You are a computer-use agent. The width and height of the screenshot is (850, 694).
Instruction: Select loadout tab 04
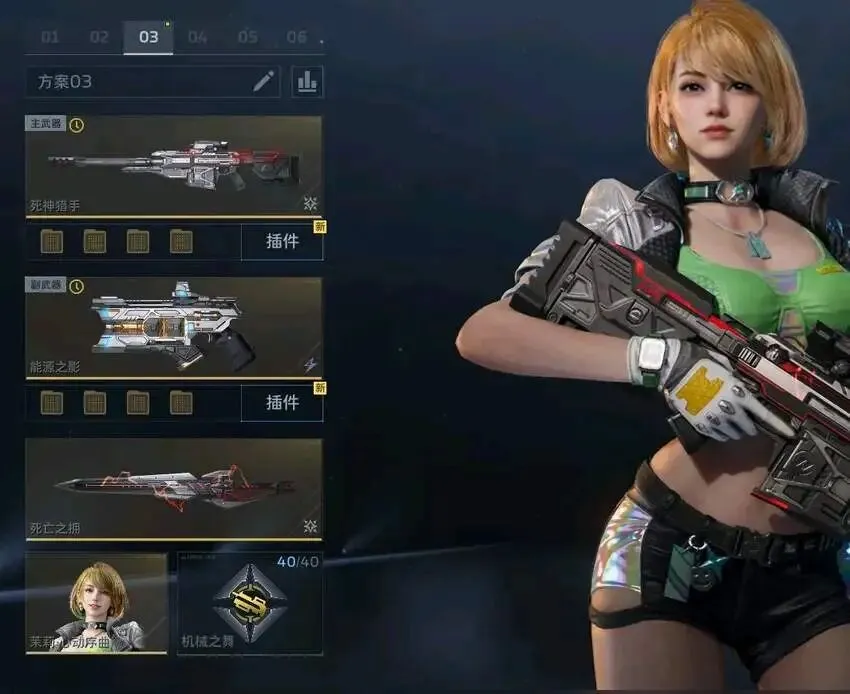(198, 38)
